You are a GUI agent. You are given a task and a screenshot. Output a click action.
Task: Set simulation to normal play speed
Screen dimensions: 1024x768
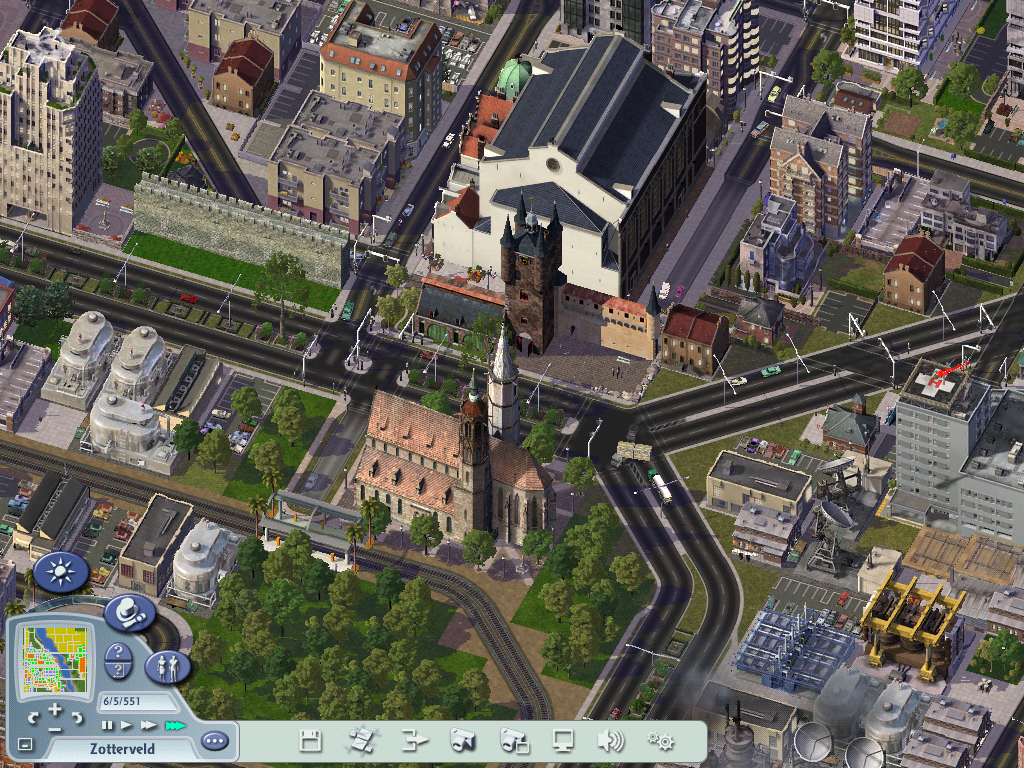tap(126, 724)
